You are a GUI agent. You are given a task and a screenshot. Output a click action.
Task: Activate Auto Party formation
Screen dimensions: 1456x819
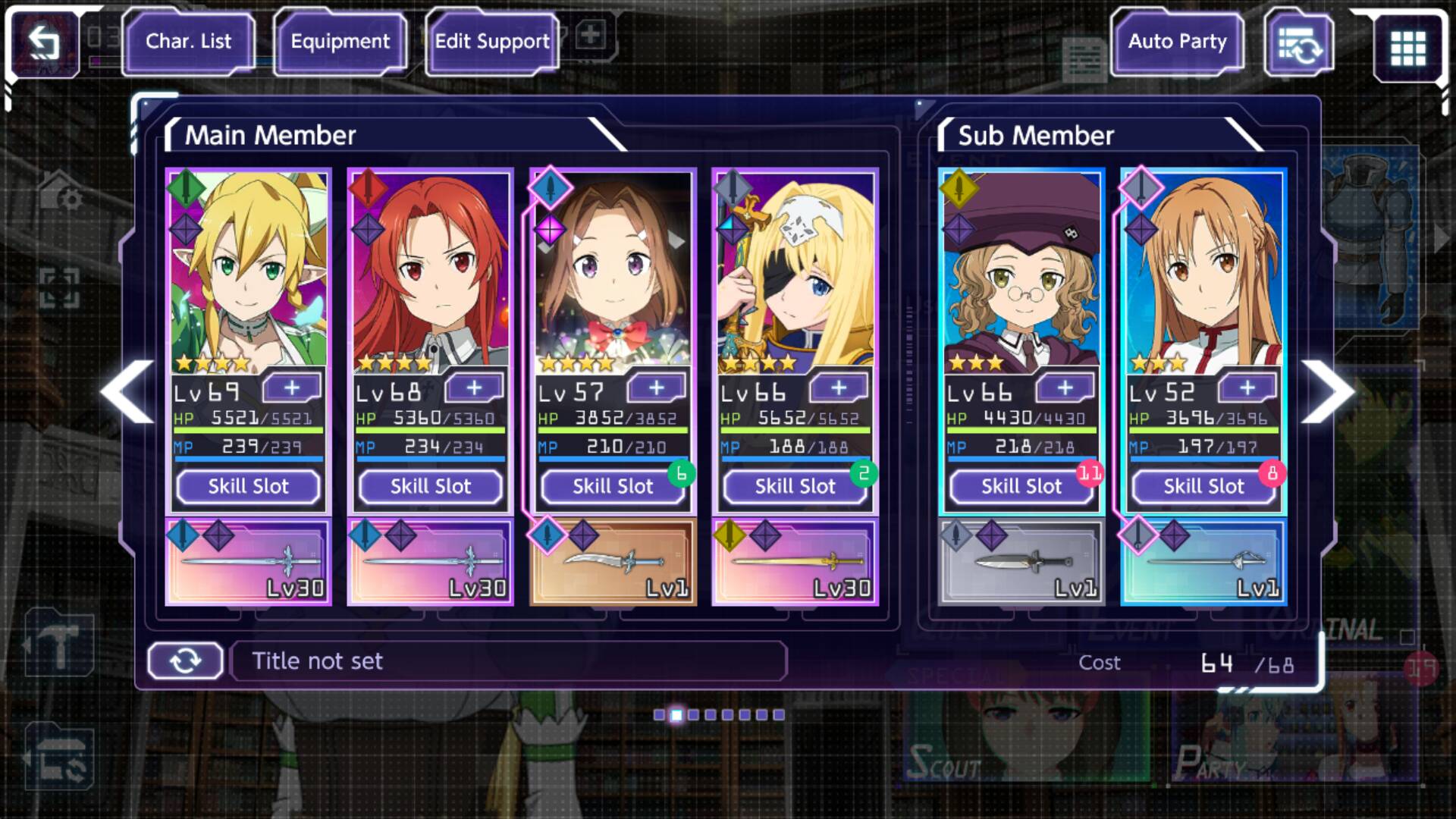click(1177, 42)
